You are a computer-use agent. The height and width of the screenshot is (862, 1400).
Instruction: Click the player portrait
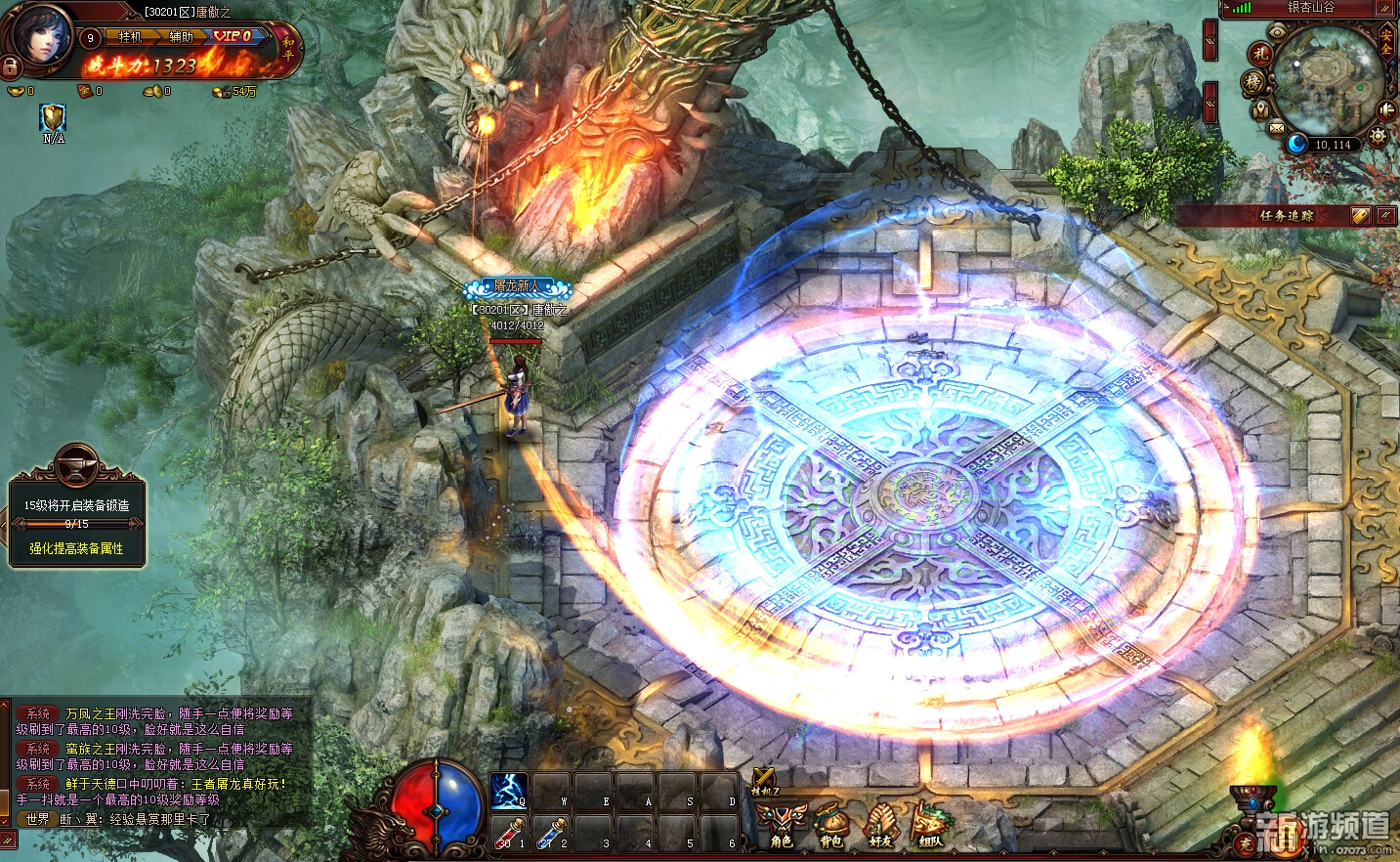pos(42,34)
